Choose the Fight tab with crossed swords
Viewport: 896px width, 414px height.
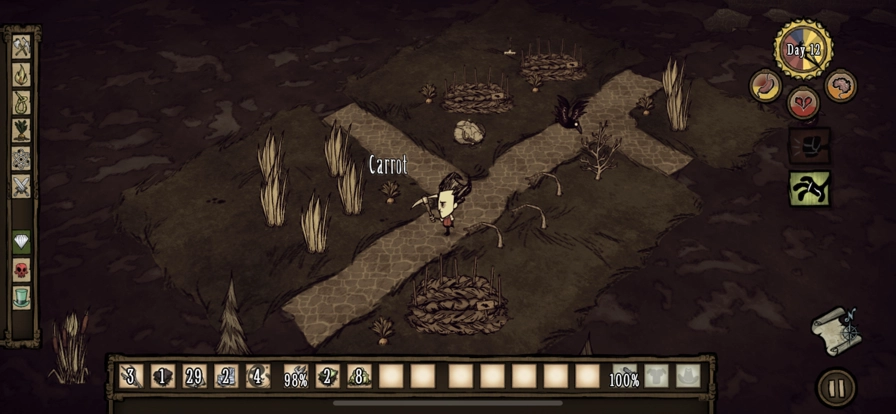click(x=21, y=186)
